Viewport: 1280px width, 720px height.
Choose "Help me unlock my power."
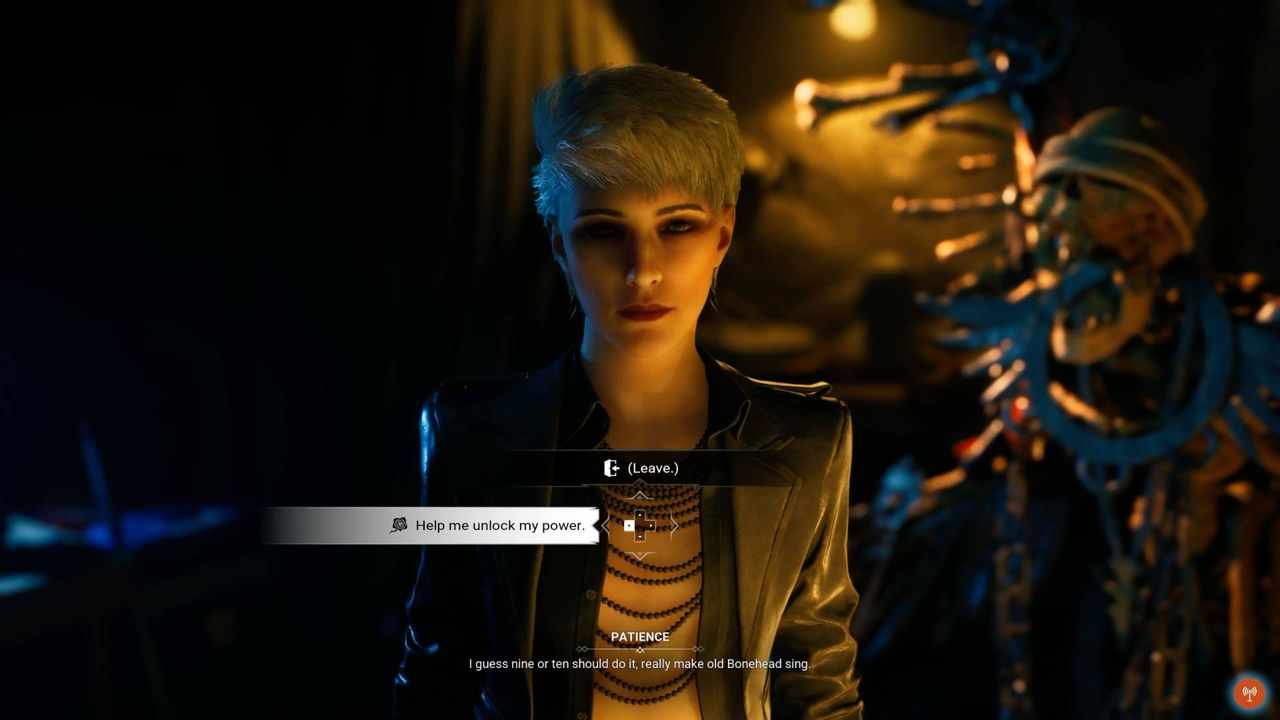tap(501, 524)
